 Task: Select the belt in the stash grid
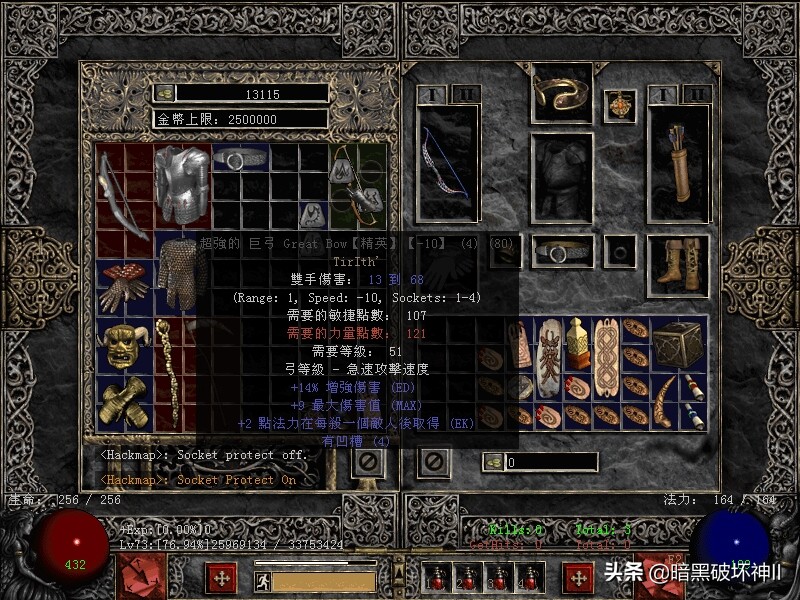pos(241,160)
